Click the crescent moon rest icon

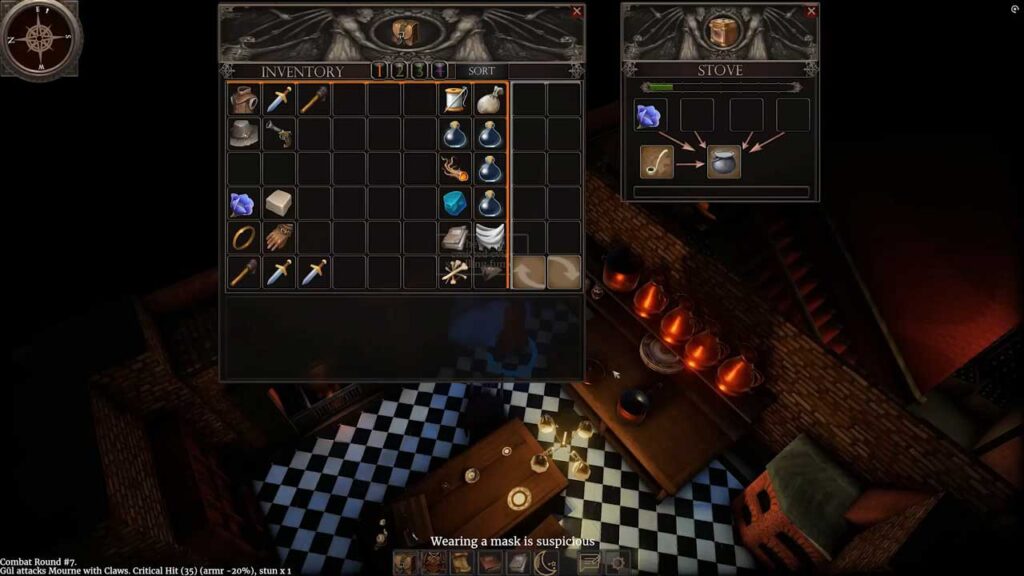(x=546, y=563)
